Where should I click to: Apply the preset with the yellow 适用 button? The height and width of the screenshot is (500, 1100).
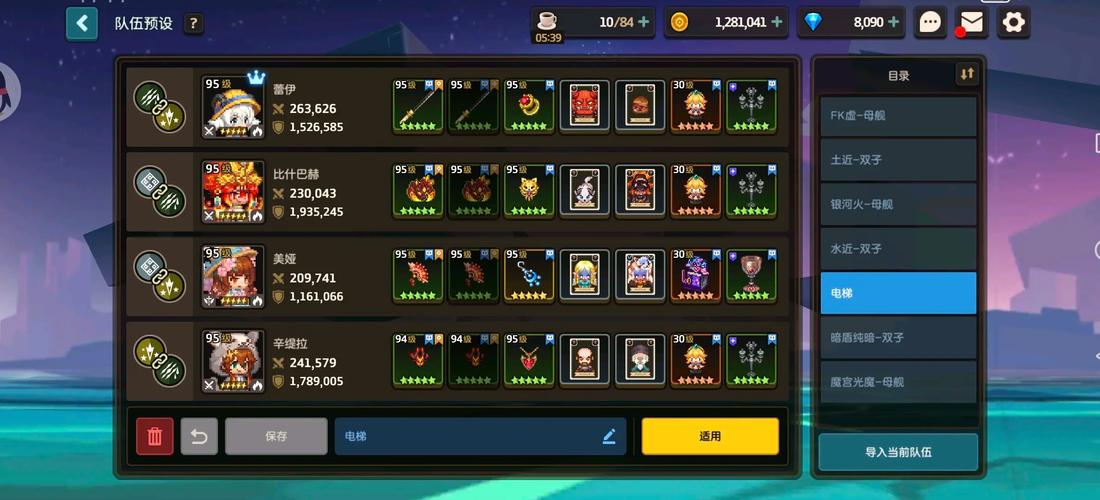click(710, 436)
